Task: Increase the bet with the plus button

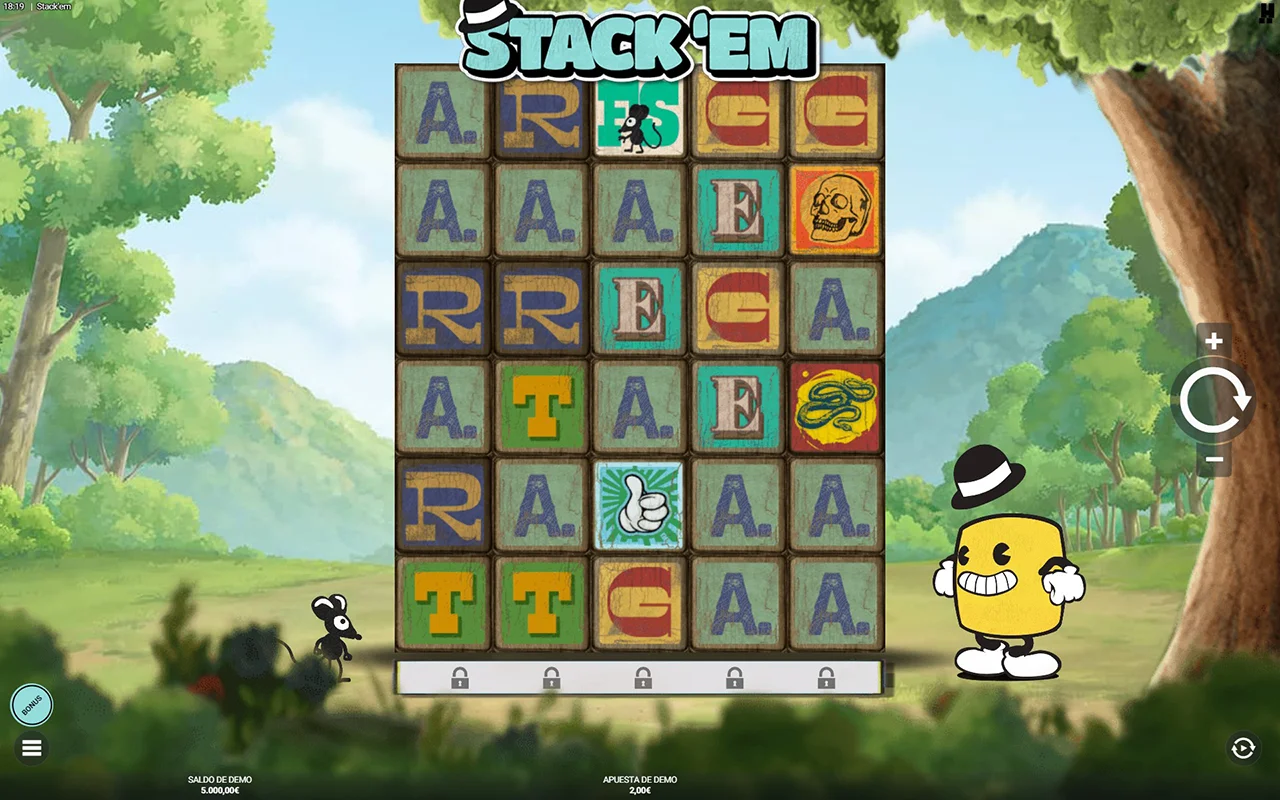Action: [1214, 341]
